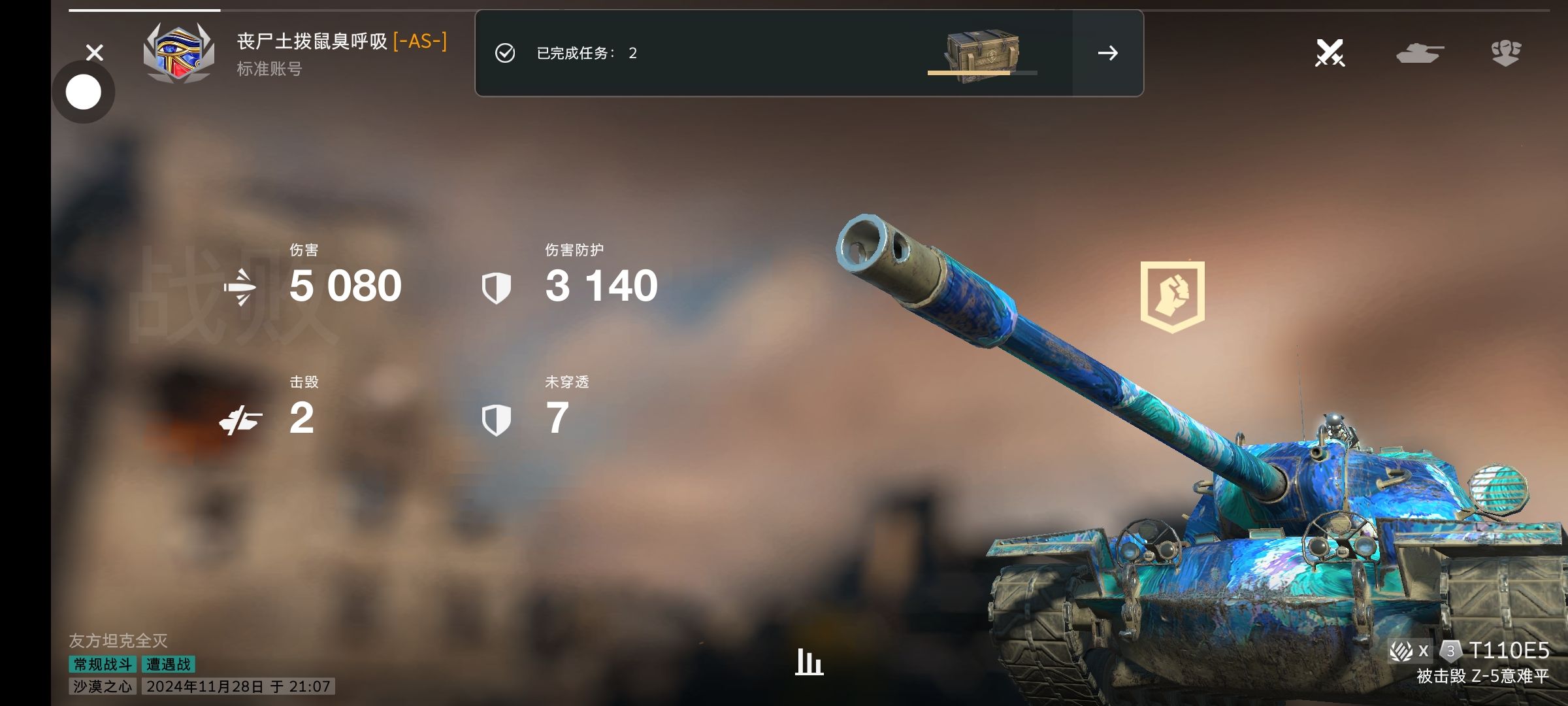The height and width of the screenshot is (706, 1568).
Task: Inspect the fist shield medal
Action: (x=1172, y=297)
